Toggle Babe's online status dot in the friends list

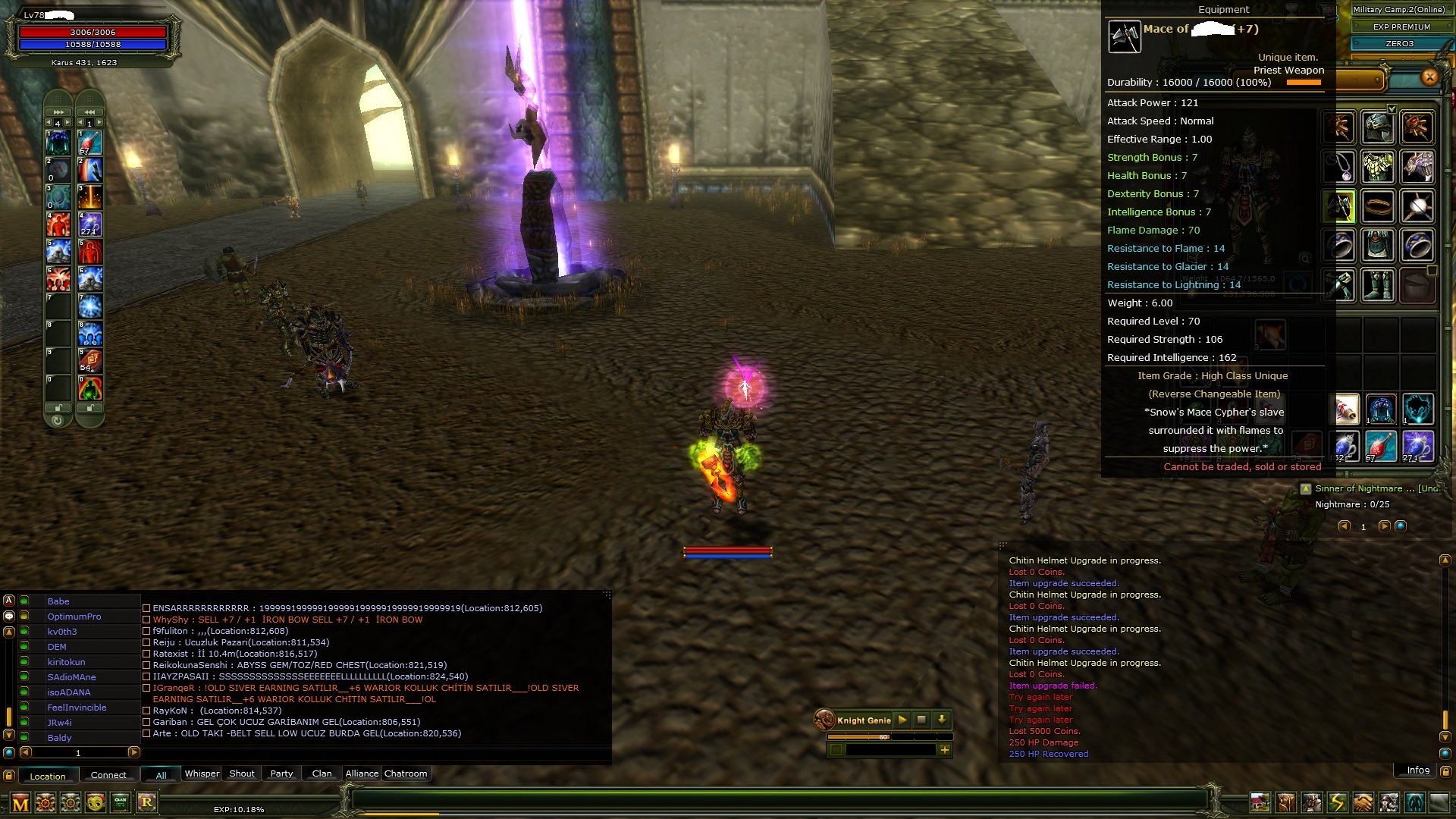click(x=24, y=601)
